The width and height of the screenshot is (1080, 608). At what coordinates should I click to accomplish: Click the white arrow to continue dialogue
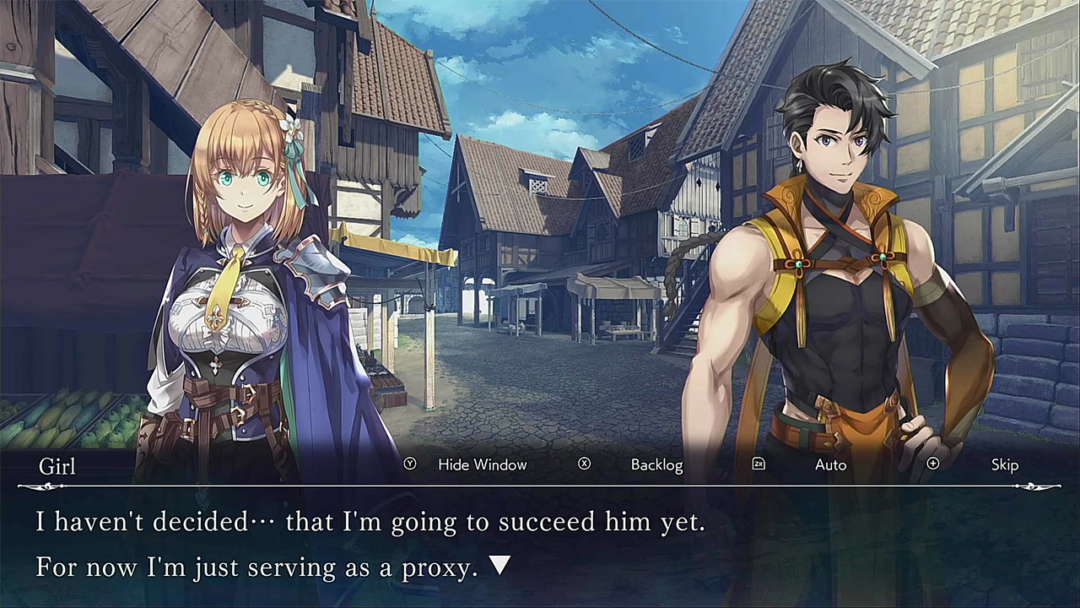pyautogui.click(x=500, y=566)
